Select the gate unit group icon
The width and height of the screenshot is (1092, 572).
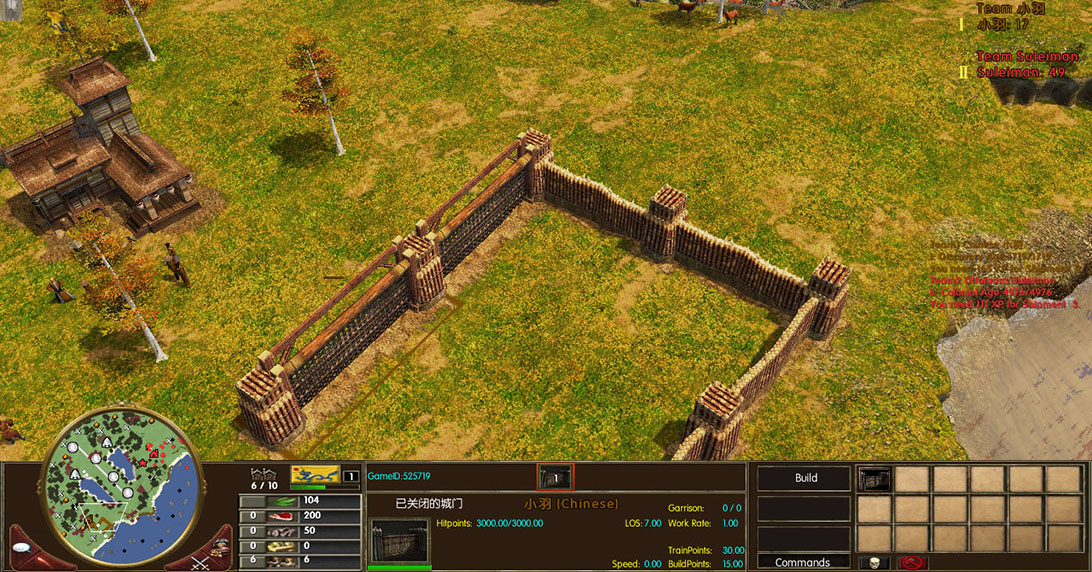click(554, 477)
